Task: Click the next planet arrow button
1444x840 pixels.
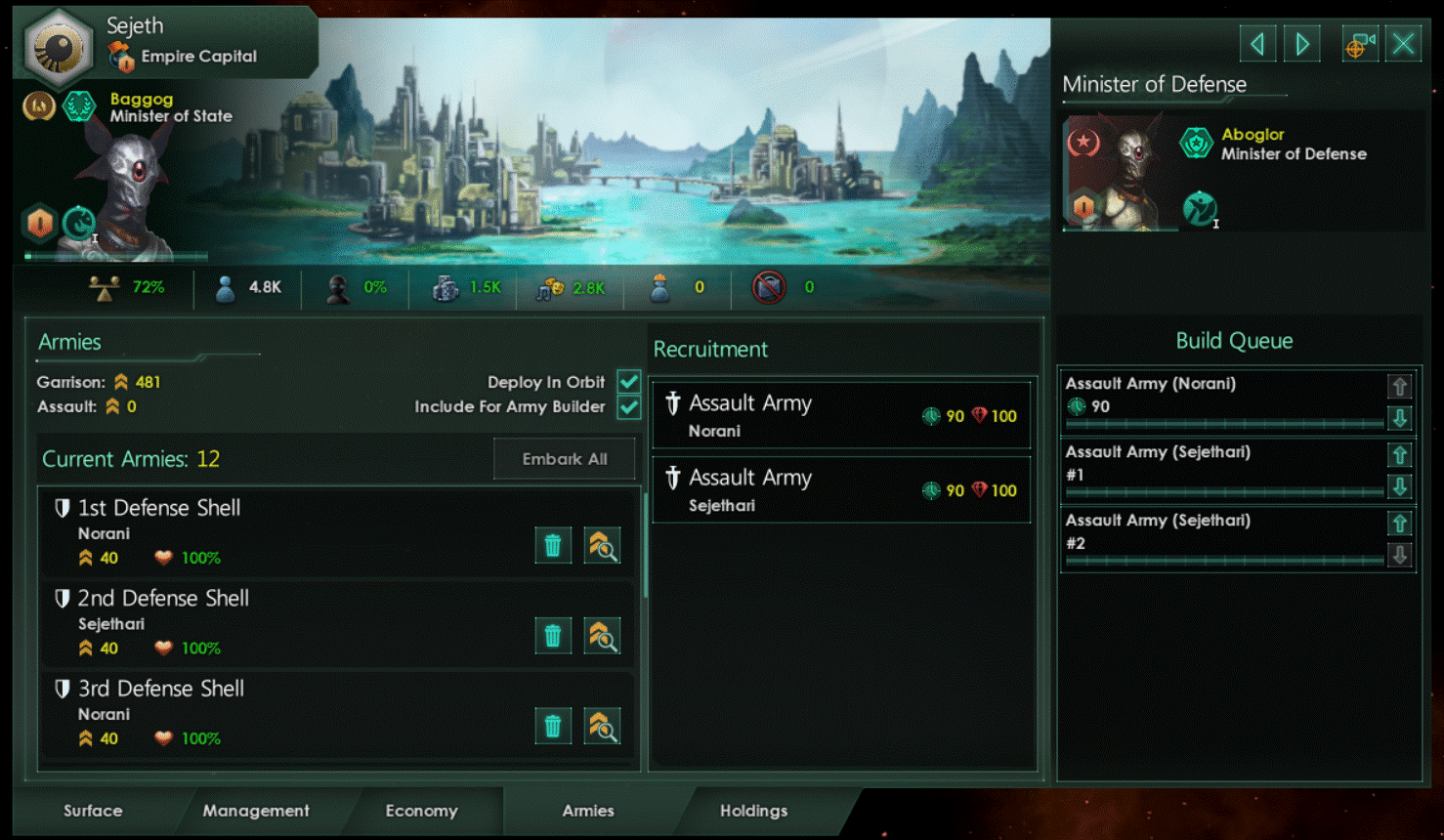Action: point(1301,43)
